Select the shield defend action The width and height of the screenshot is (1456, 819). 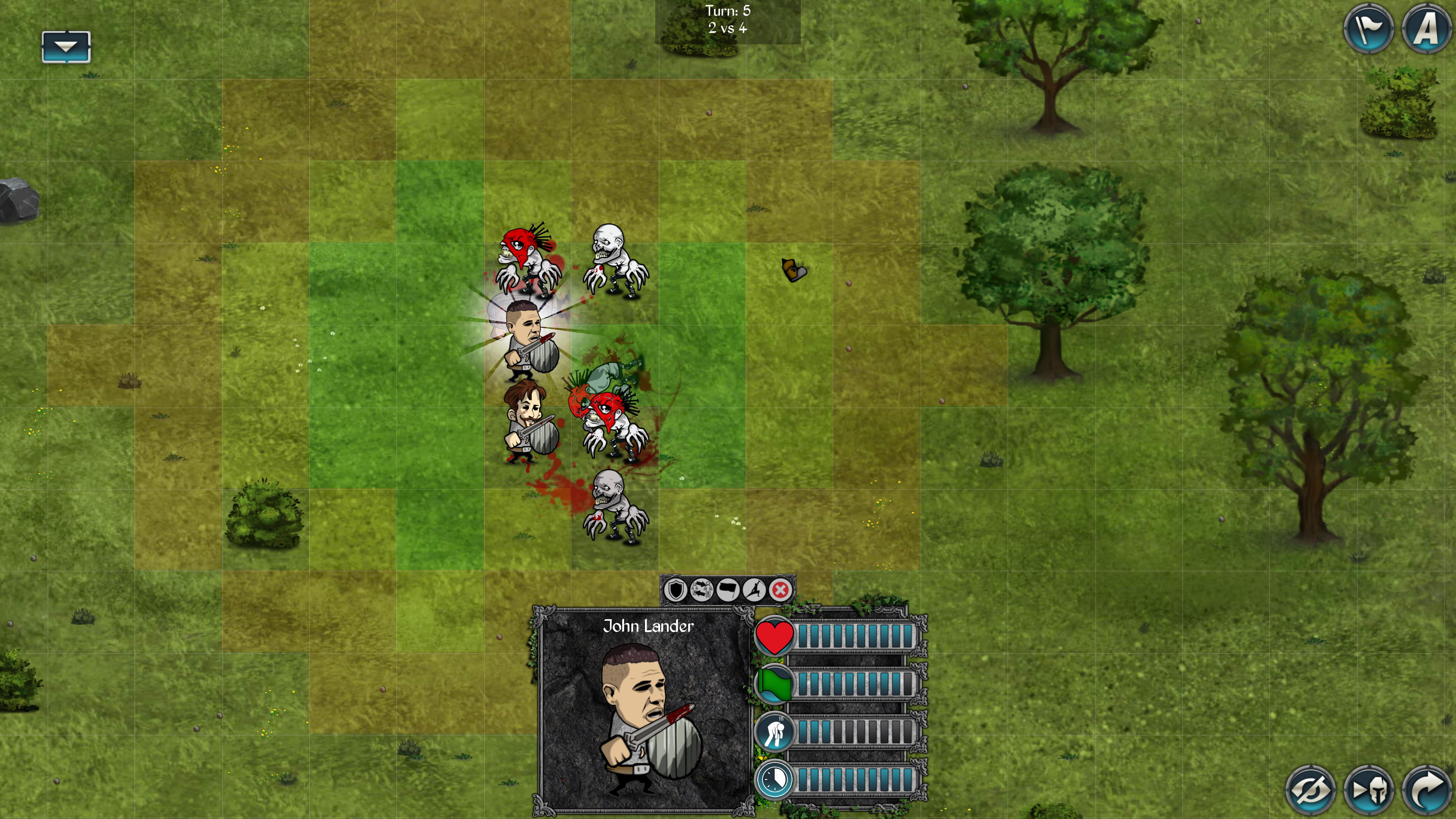pos(675,590)
